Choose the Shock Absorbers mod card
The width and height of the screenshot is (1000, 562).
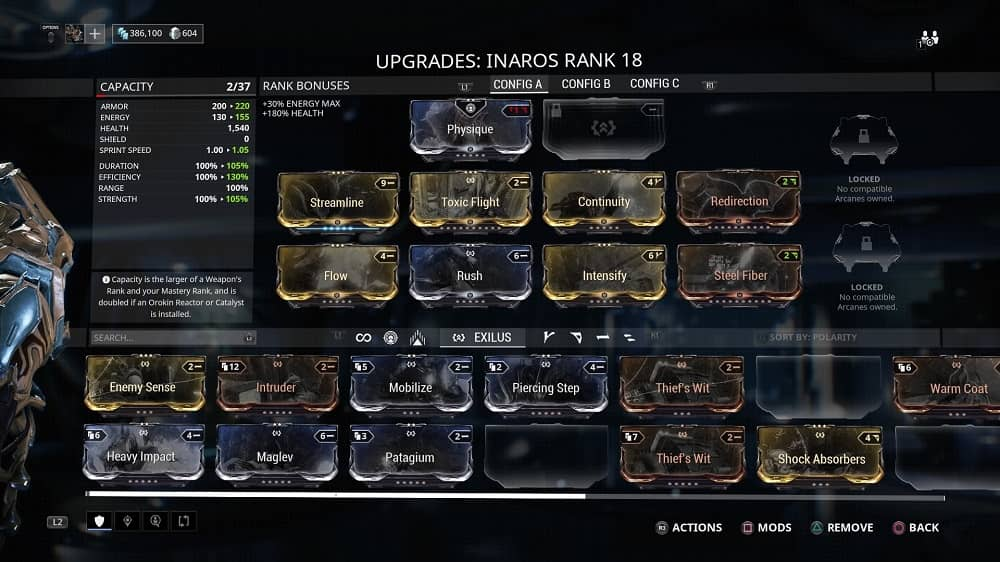click(x=820, y=458)
